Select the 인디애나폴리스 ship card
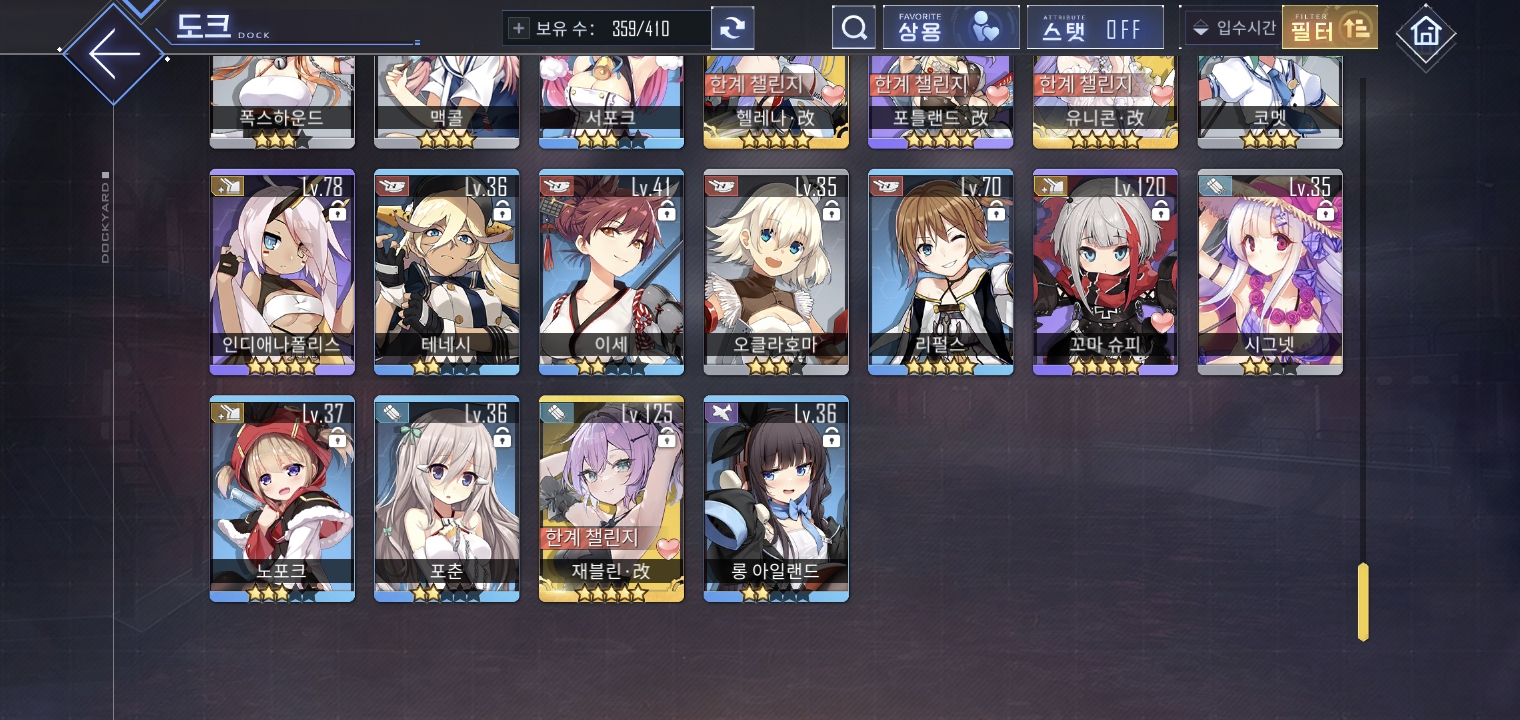Viewport: 1520px width, 720px height. tap(282, 272)
